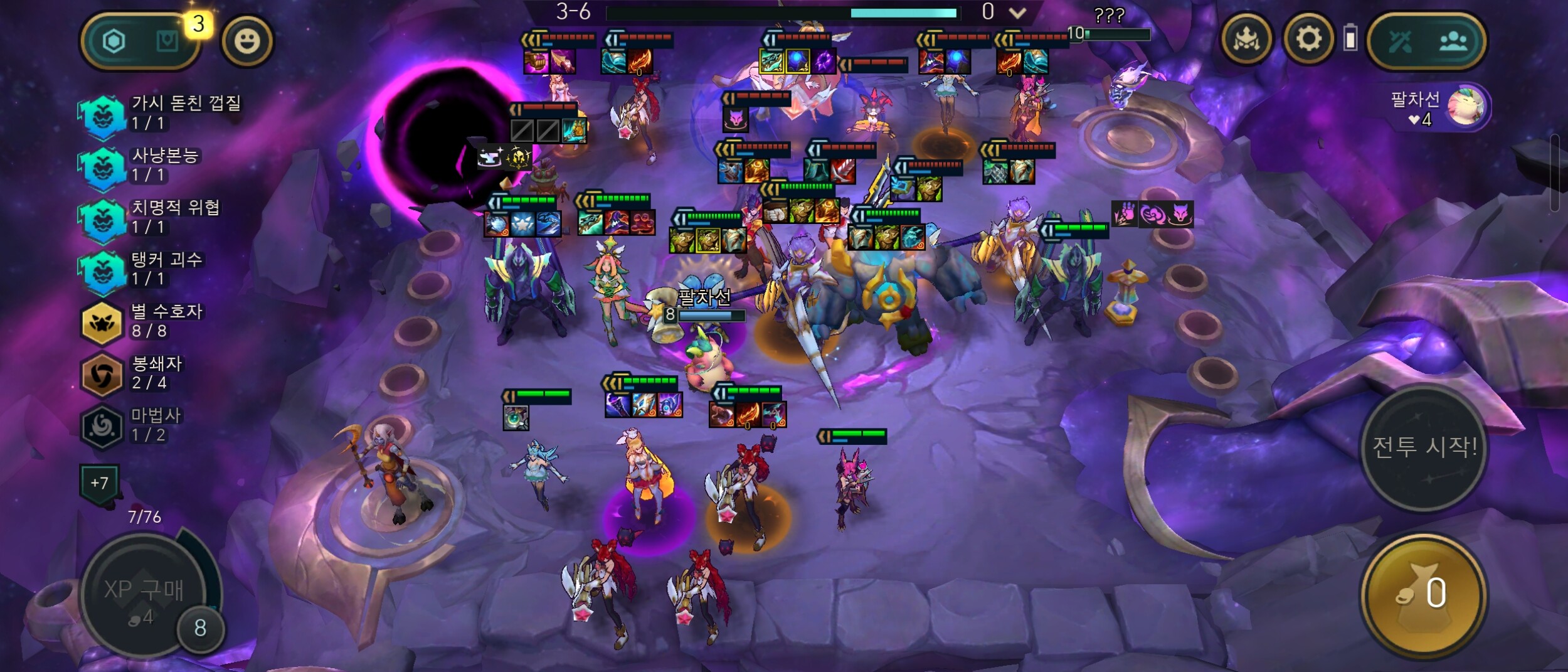This screenshot has height=672, width=1568.
Task: Buy XP with the XP 구매 button
Action: click(144, 595)
